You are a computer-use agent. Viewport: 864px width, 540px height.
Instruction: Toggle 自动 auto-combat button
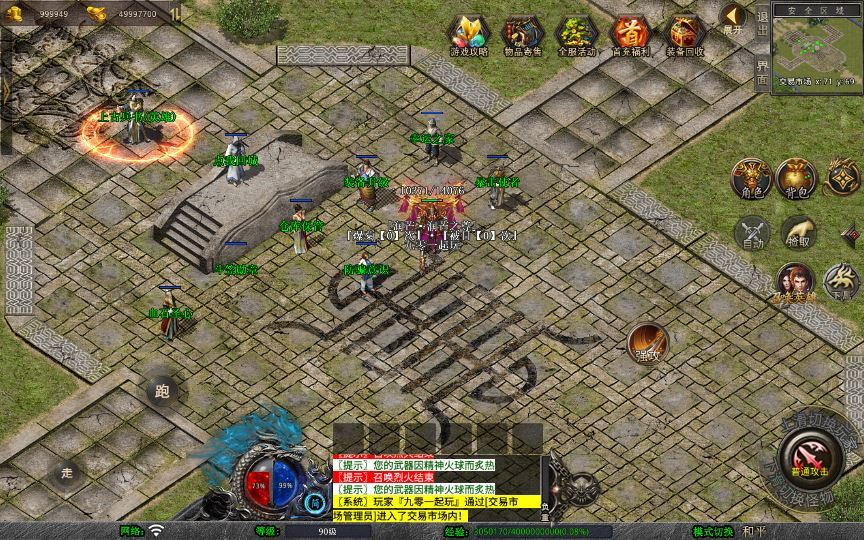751,233
